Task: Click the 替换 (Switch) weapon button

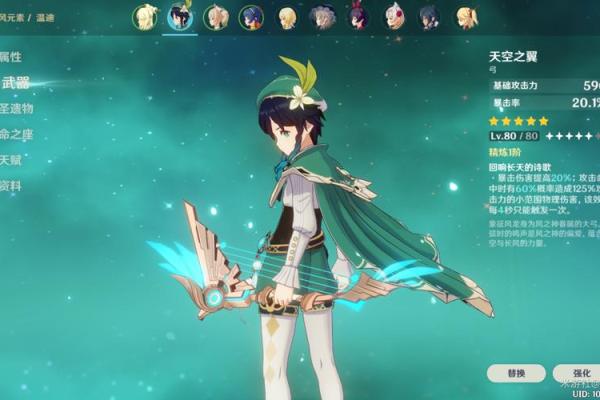Action: click(518, 373)
